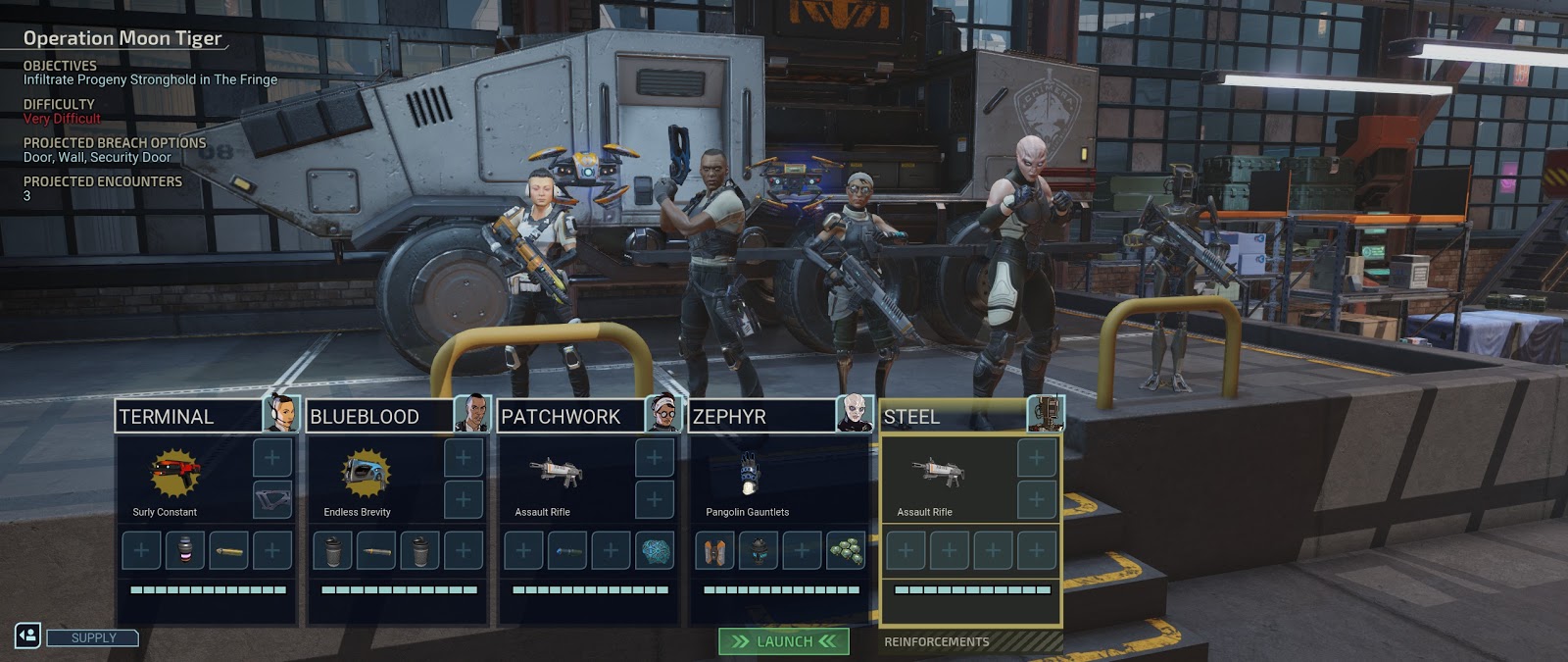Launch the Operation Moon Tiger mission
The image size is (1568, 662).
(784, 641)
